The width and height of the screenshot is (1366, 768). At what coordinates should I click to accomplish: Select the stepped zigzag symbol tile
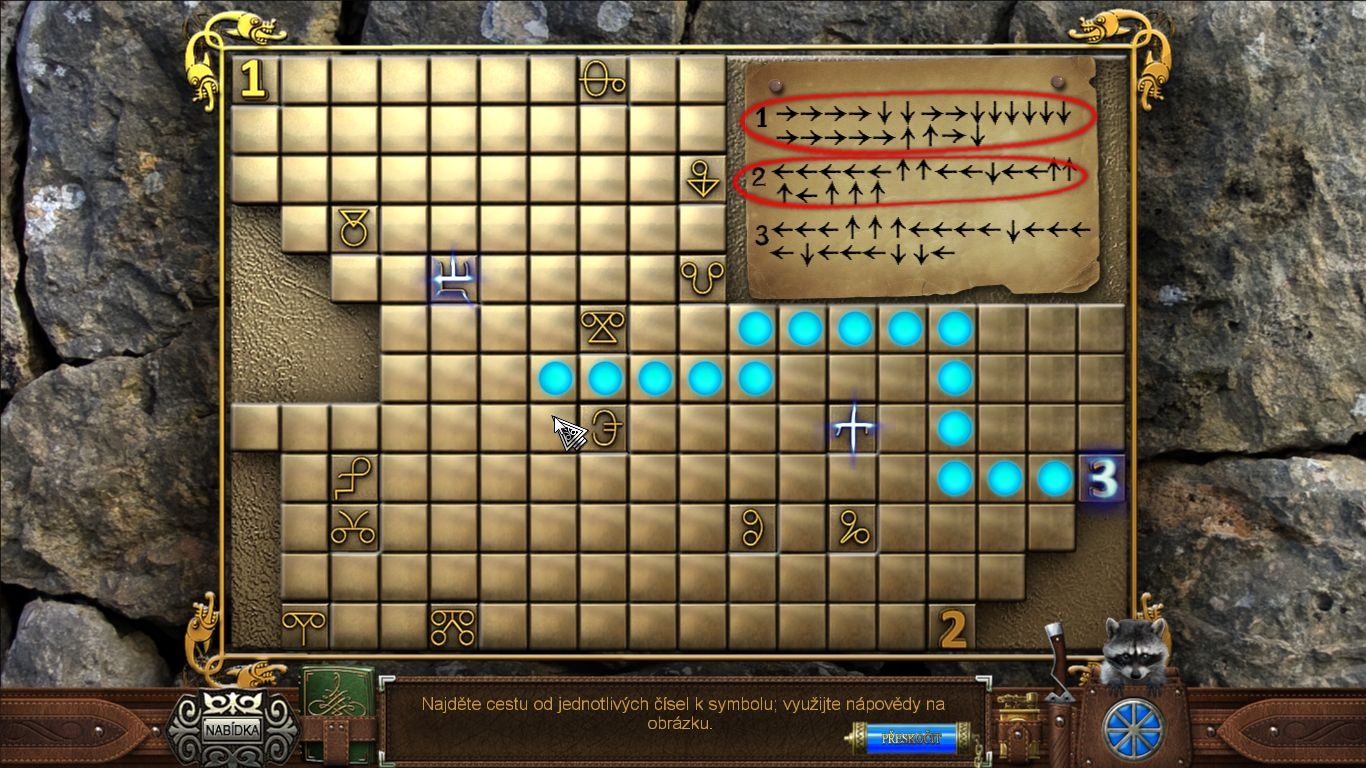(353, 479)
